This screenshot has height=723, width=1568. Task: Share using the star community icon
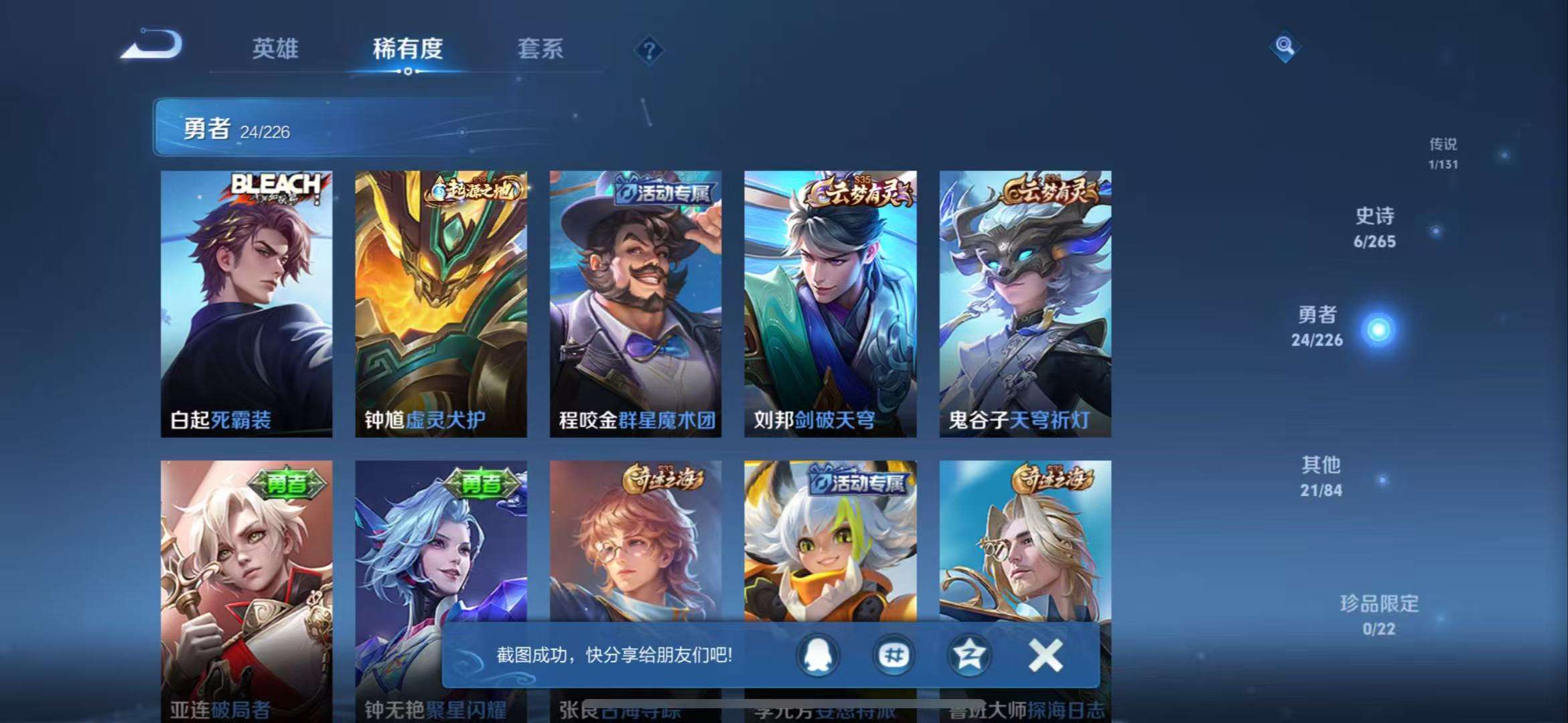point(967,657)
